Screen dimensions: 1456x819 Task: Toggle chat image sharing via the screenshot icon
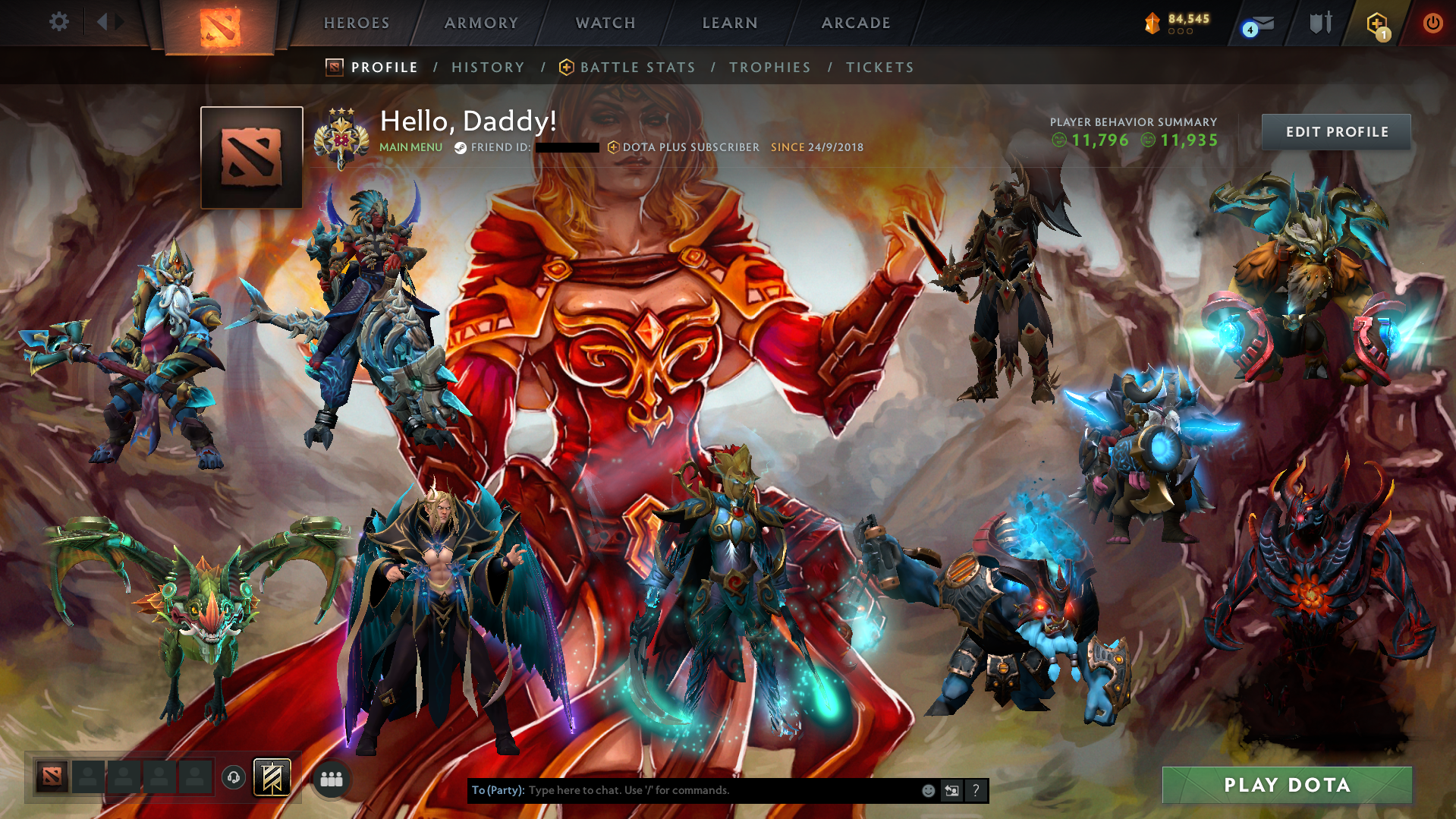coord(951,790)
